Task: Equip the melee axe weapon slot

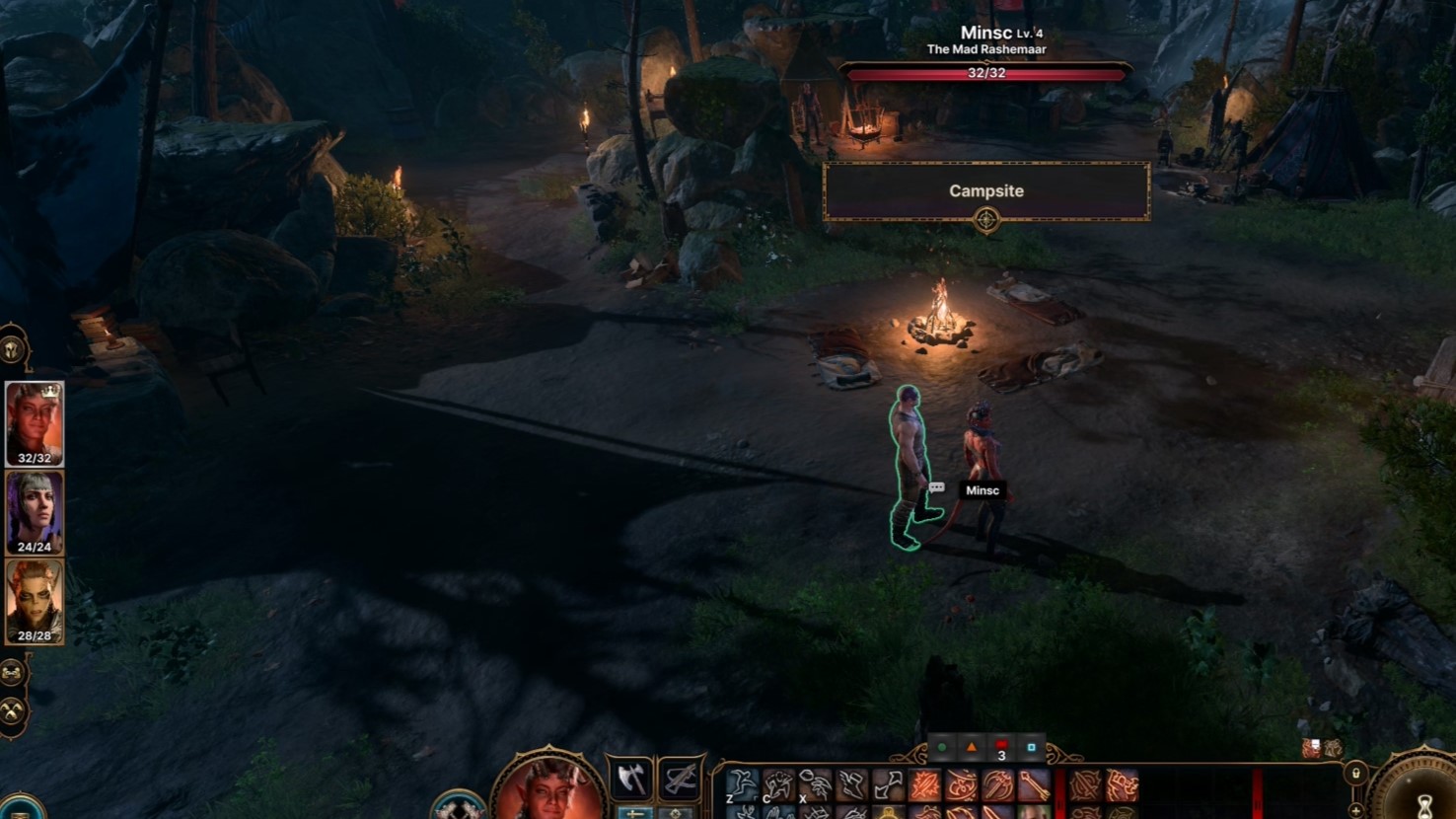Action: (631, 780)
